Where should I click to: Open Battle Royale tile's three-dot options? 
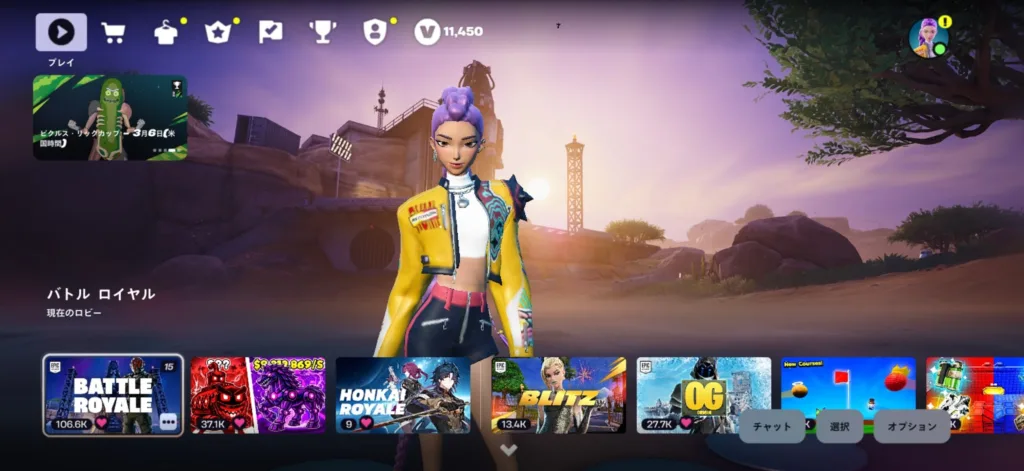[x=168, y=422]
